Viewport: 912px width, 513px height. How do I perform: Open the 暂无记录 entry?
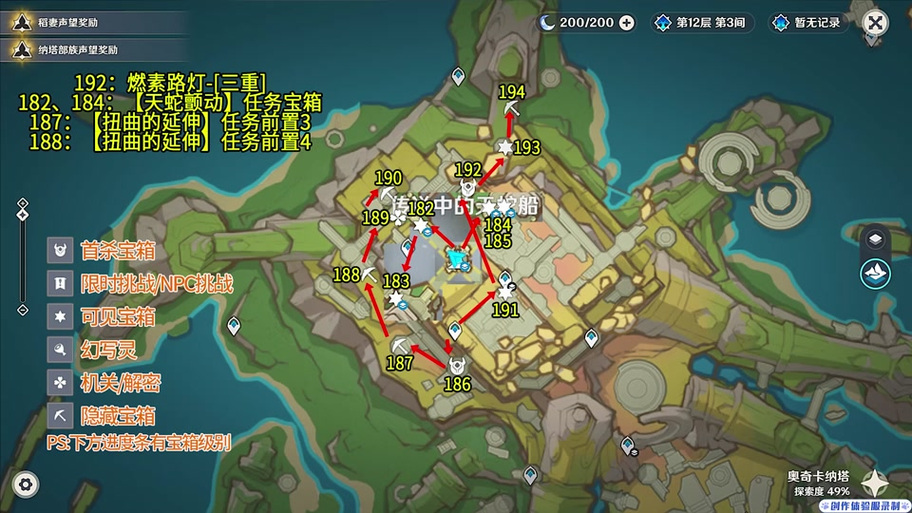pos(807,22)
